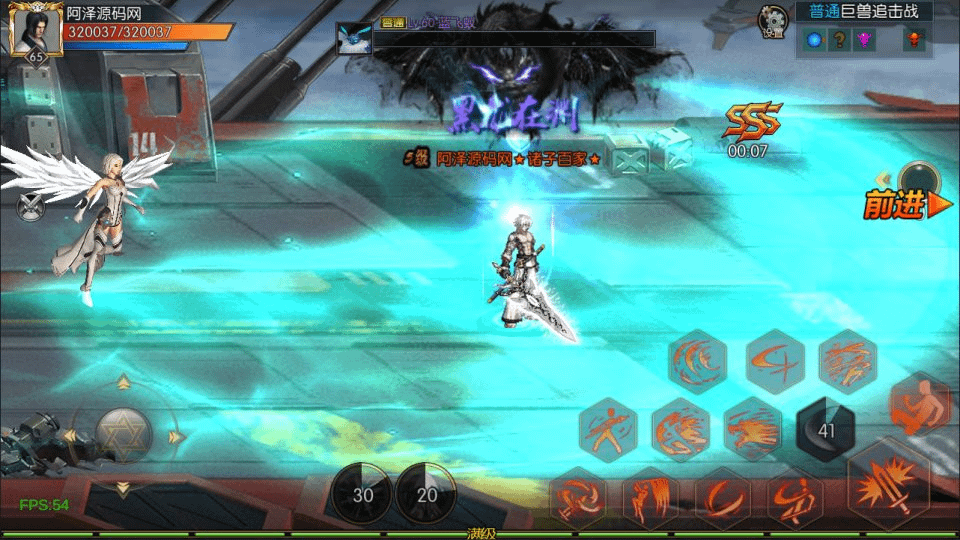Image resolution: width=960 pixels, height=540 pixels.
Task: Activate the single crescent arc slash skill
Action: pyautogui.click(x=722, y=497)
